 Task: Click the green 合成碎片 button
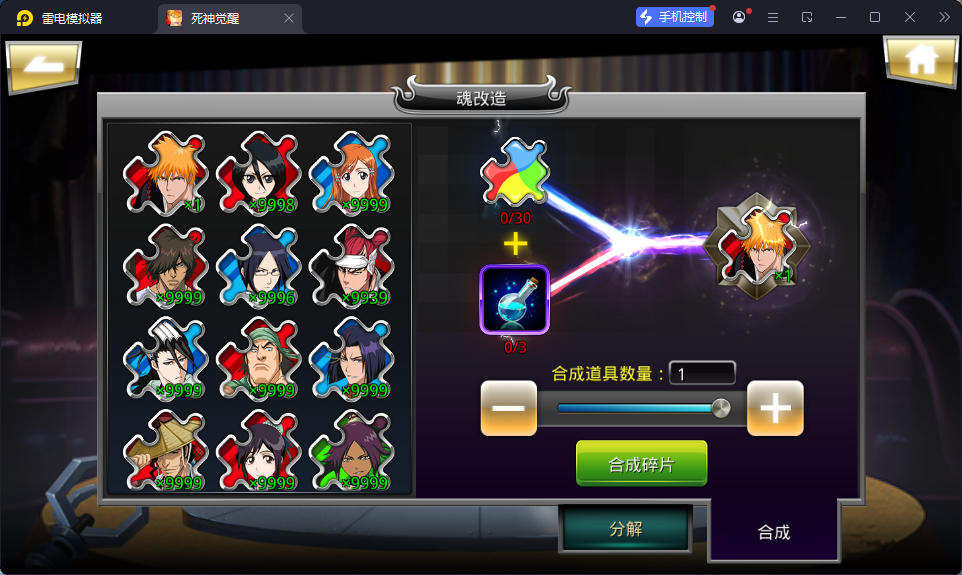pyautogui.click(x=641, y=464)
